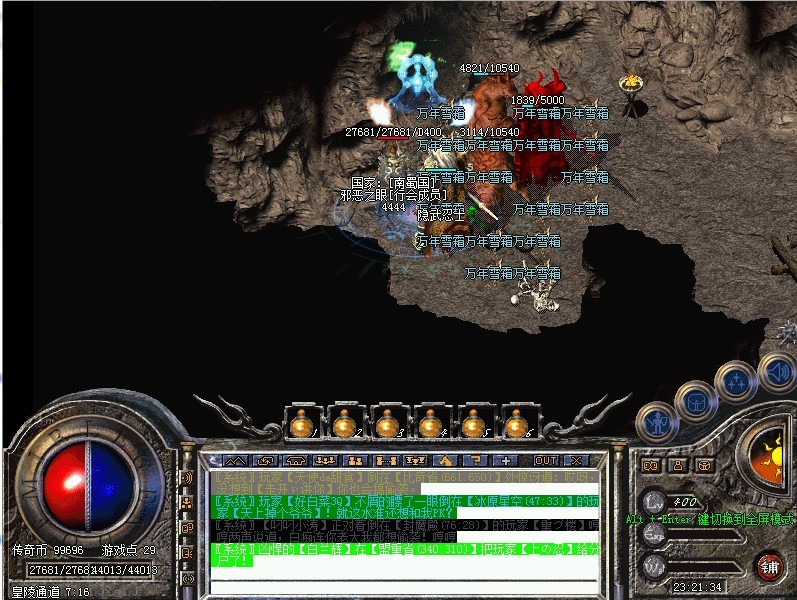The image size is (797, 600).
Task: Select the potion in belt slot 3
Action: pyautogui.click(x=387, y=425)
